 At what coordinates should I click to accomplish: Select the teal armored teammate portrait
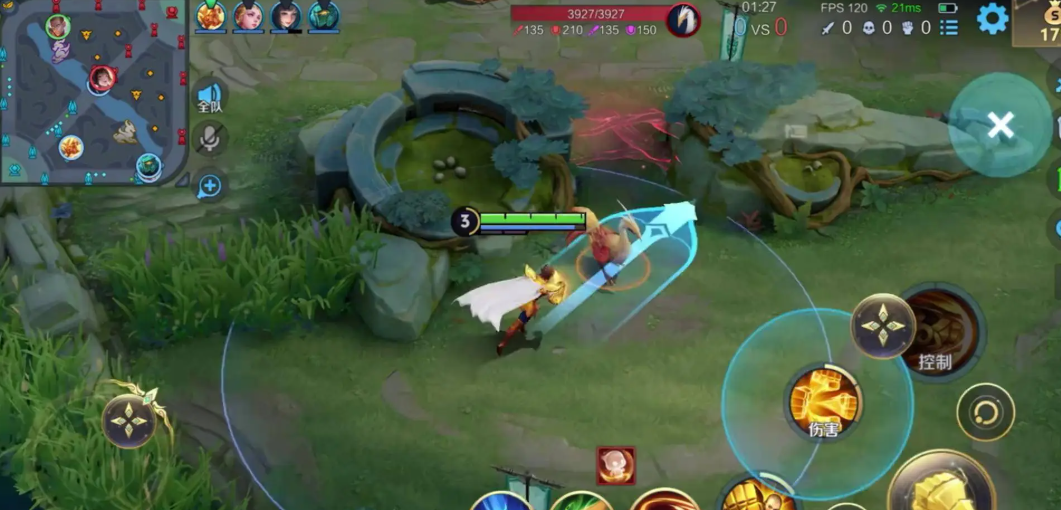323,16
